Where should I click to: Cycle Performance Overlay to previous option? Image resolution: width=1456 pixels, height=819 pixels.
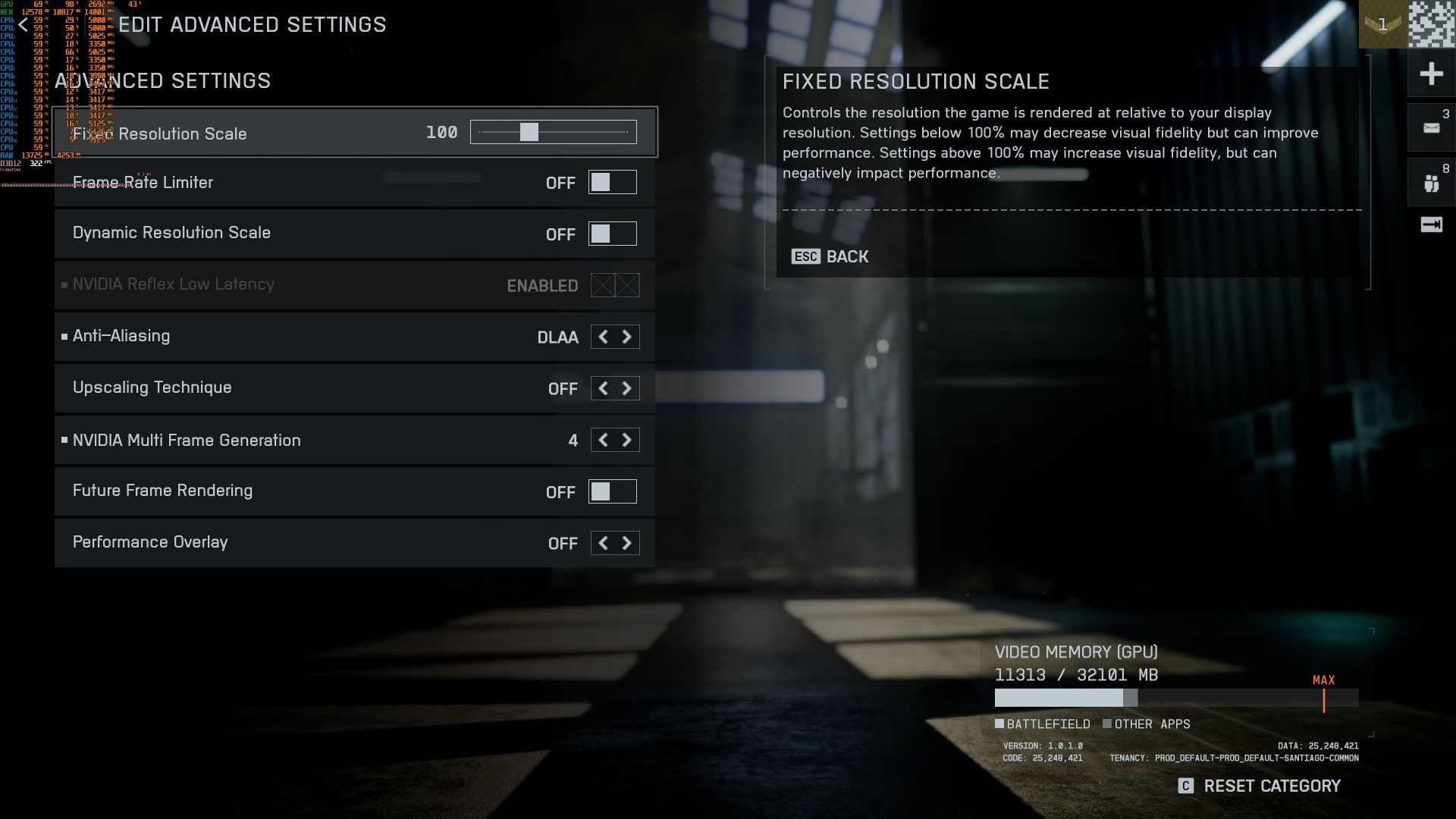point(603,543)
